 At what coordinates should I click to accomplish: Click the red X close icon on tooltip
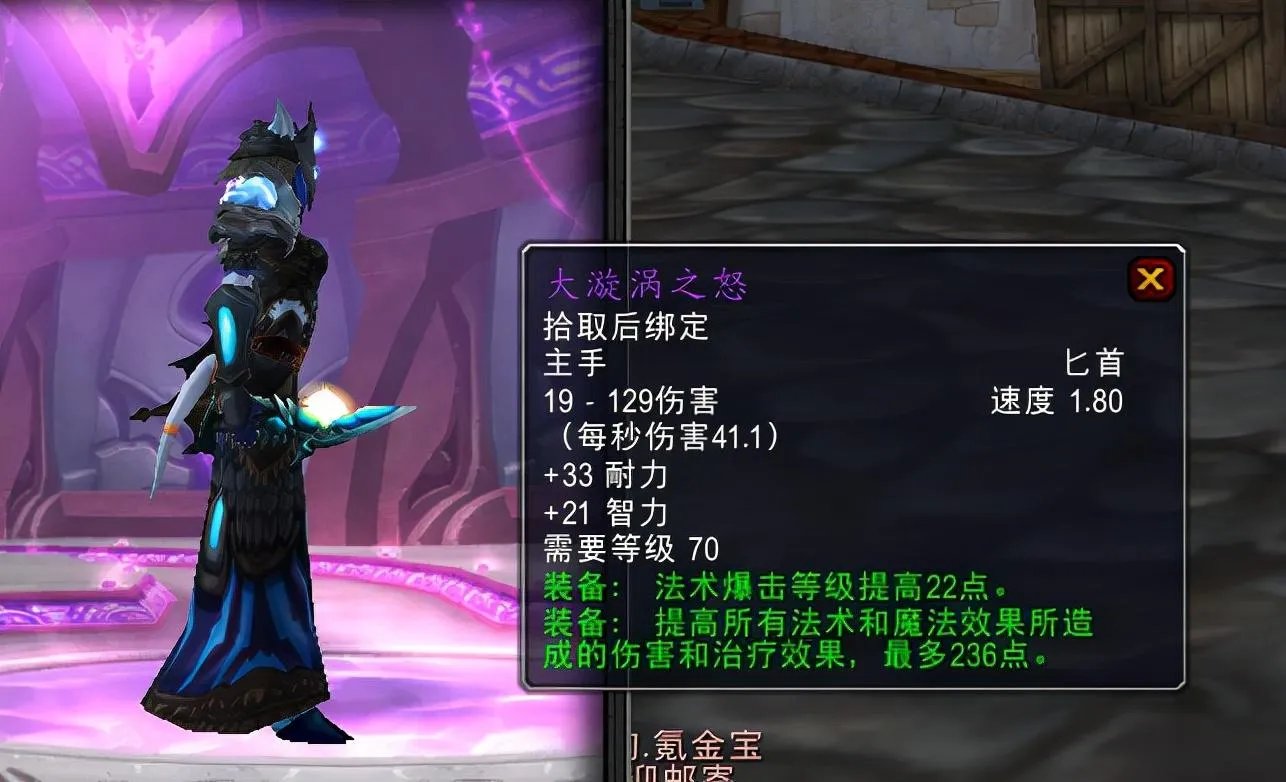coord(1150,281)
